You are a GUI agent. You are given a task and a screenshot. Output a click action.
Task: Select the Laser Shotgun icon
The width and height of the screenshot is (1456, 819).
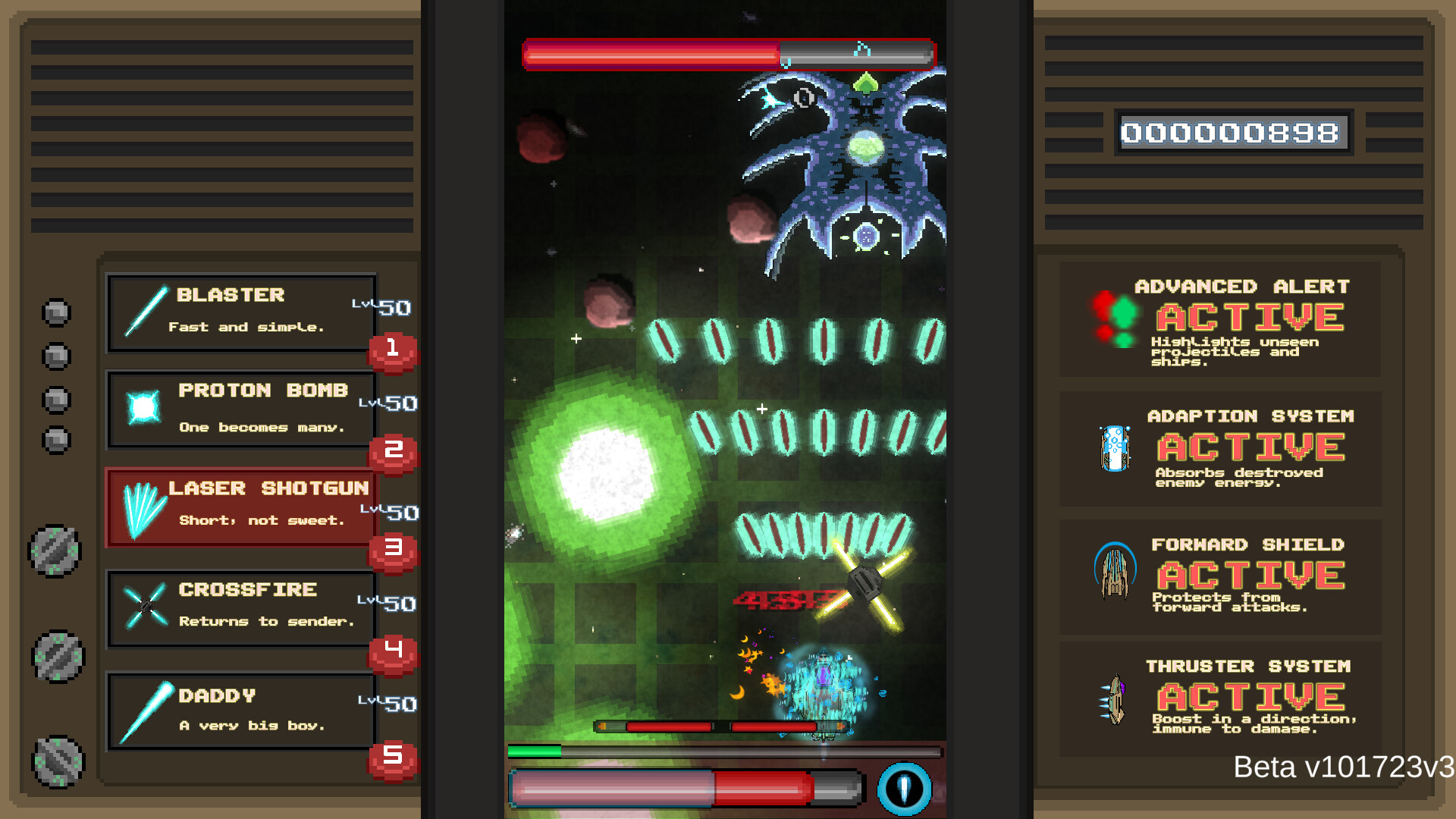143,507
